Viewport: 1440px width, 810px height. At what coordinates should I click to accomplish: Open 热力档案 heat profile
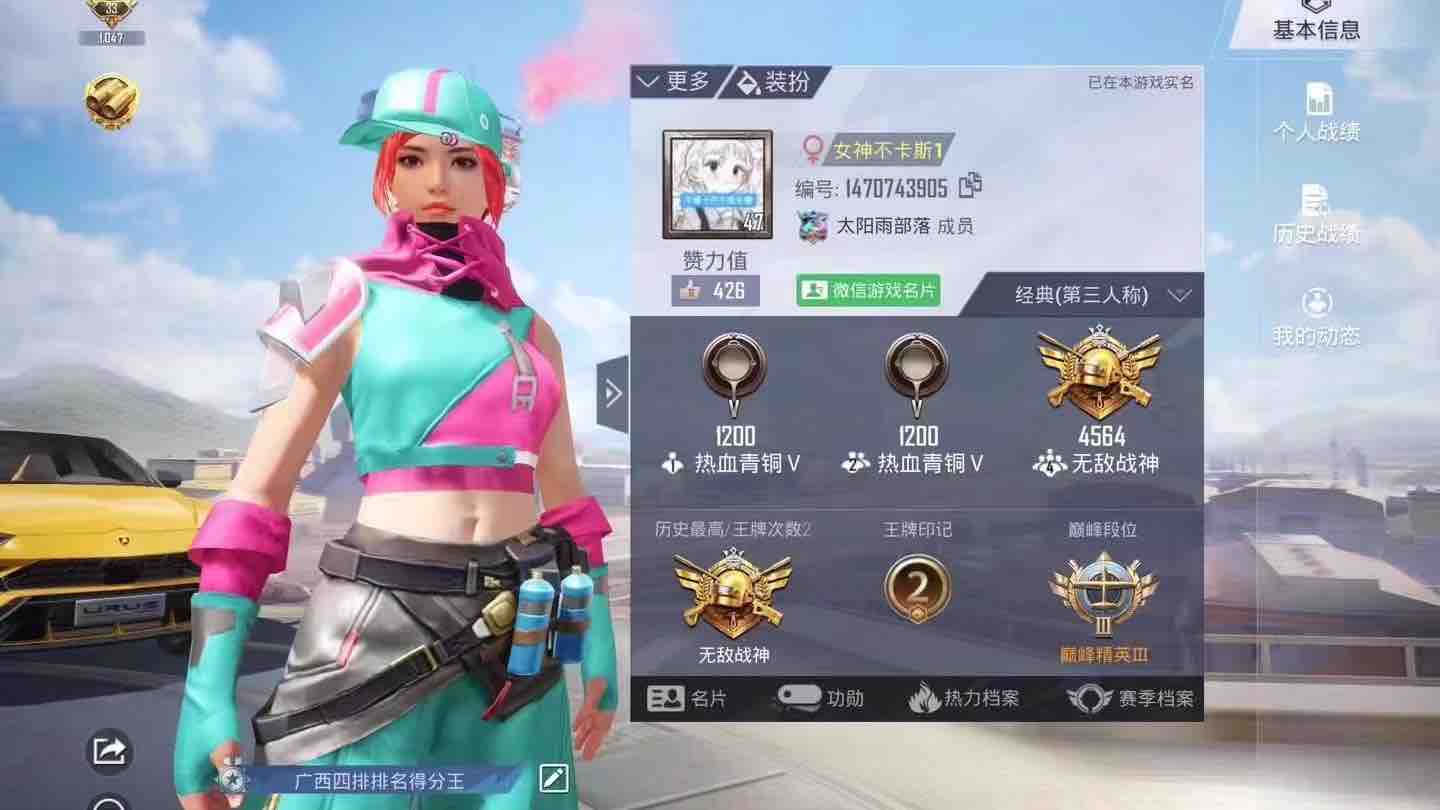click(964, 698)
